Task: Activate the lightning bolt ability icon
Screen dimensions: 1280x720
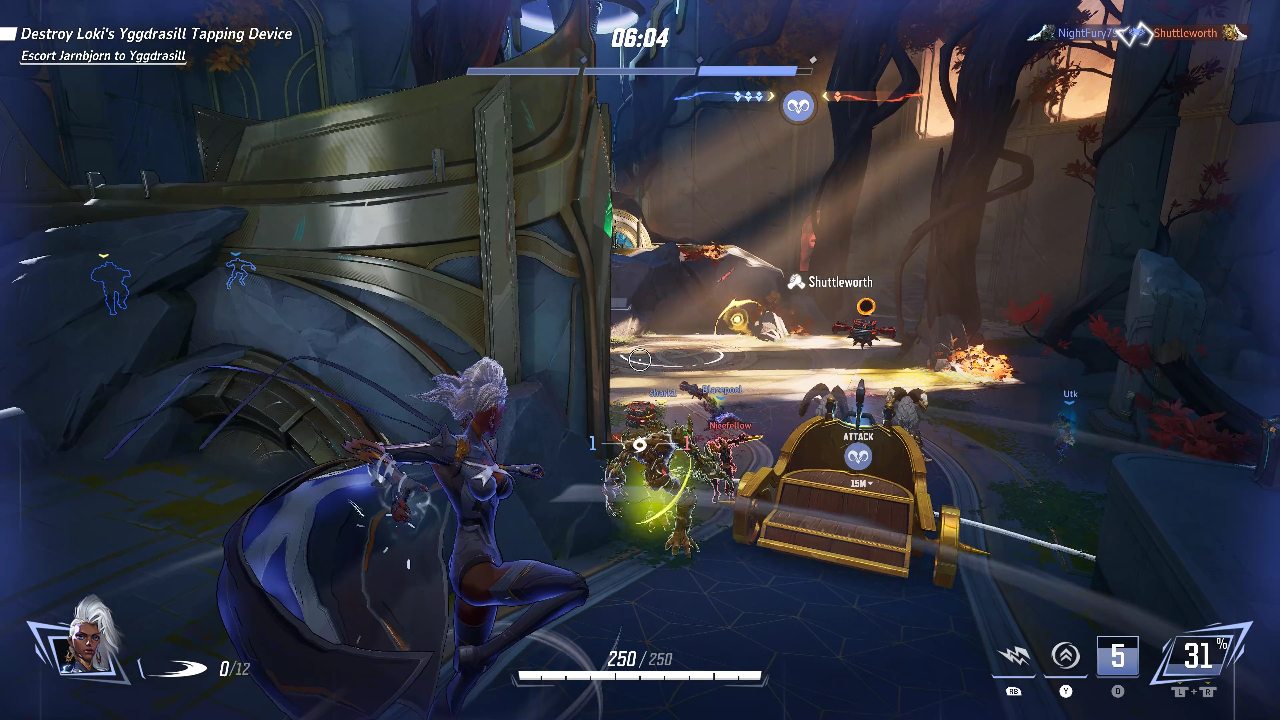Action: [1015, 657]
